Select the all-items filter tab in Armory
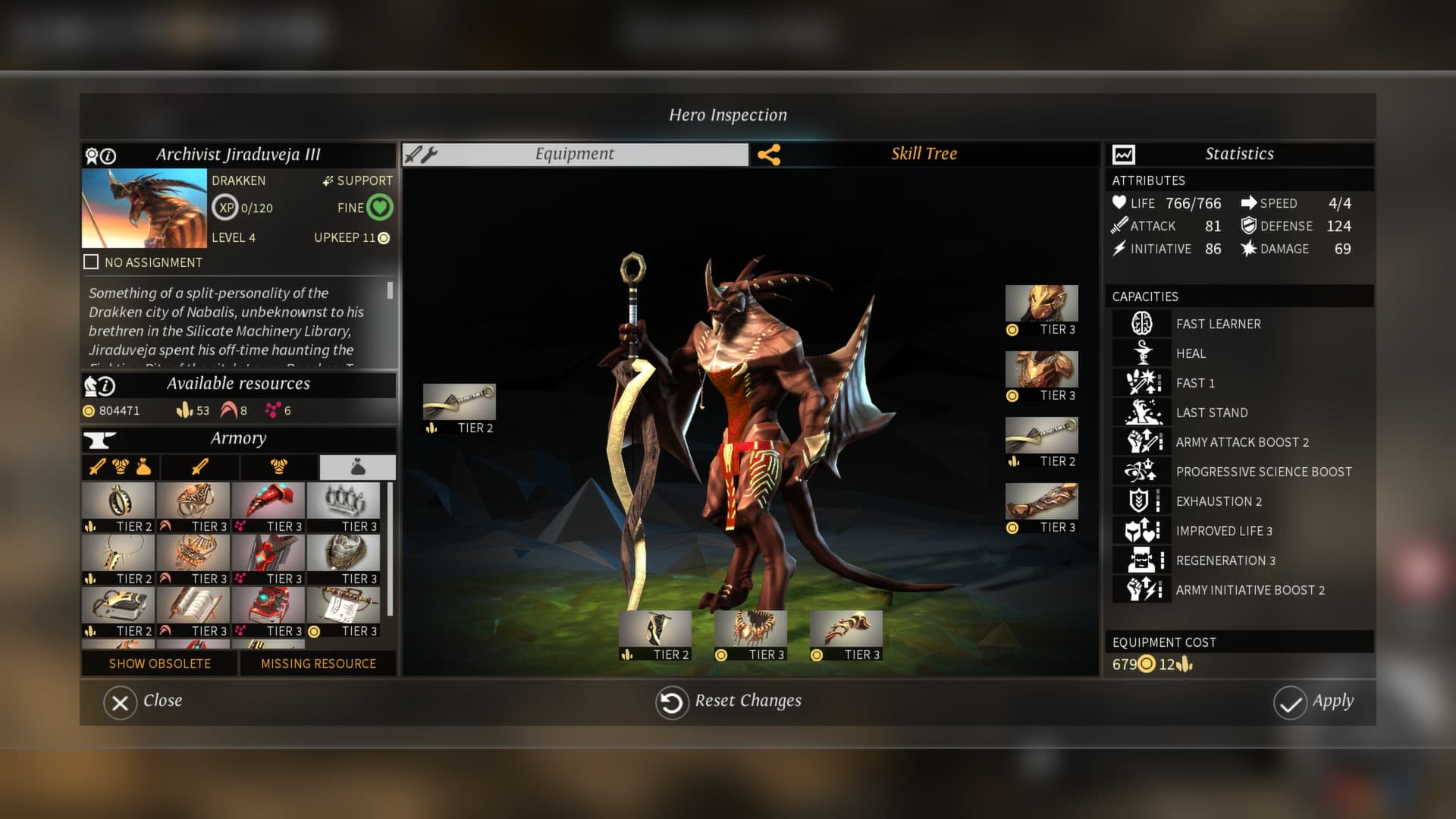Image resolution: width=1456 pixels, height=819 pixels. (x=118, y=467)
